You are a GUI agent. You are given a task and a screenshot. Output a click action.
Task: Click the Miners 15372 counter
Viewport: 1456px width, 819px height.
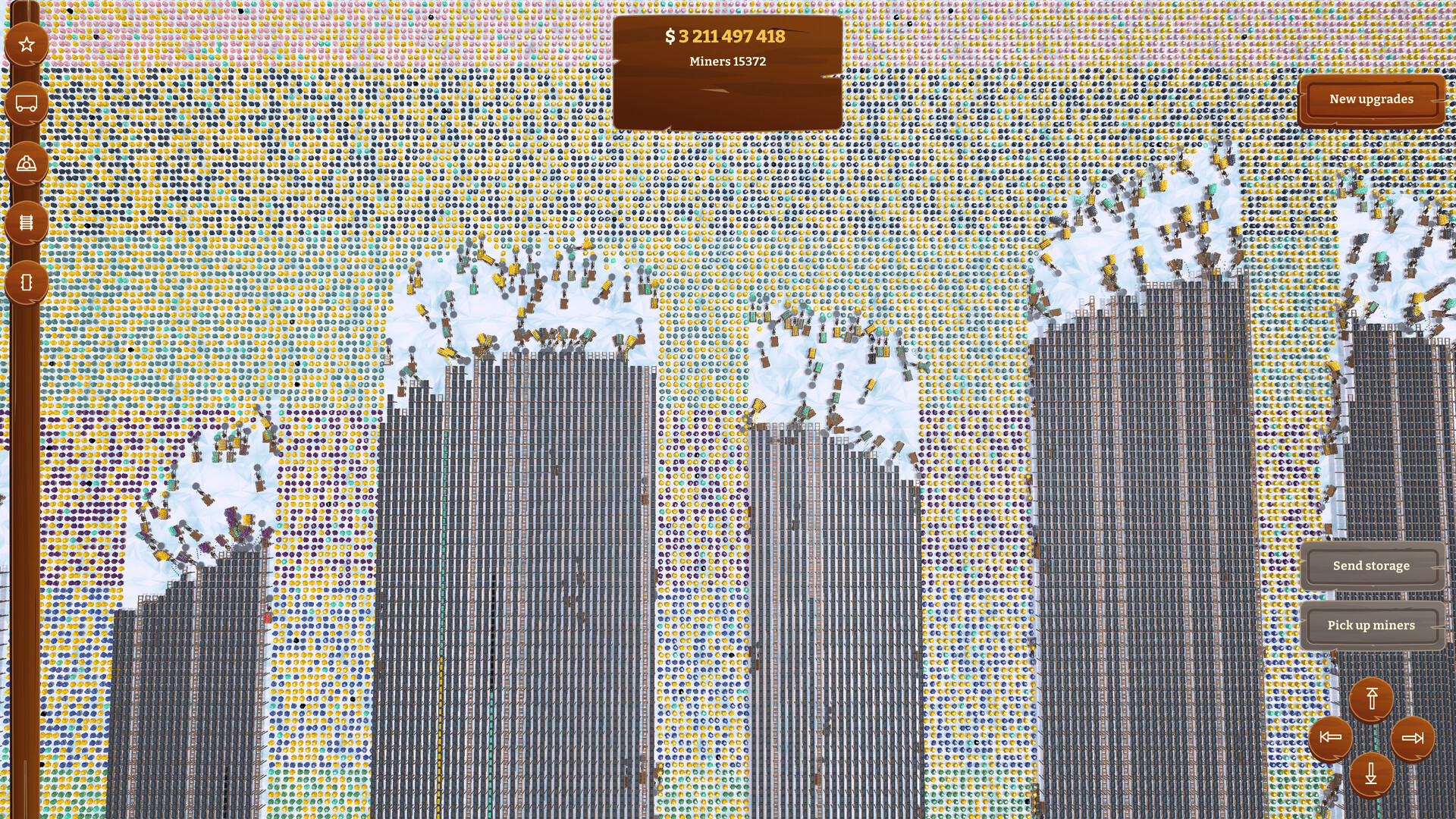[x=726, y=61]
